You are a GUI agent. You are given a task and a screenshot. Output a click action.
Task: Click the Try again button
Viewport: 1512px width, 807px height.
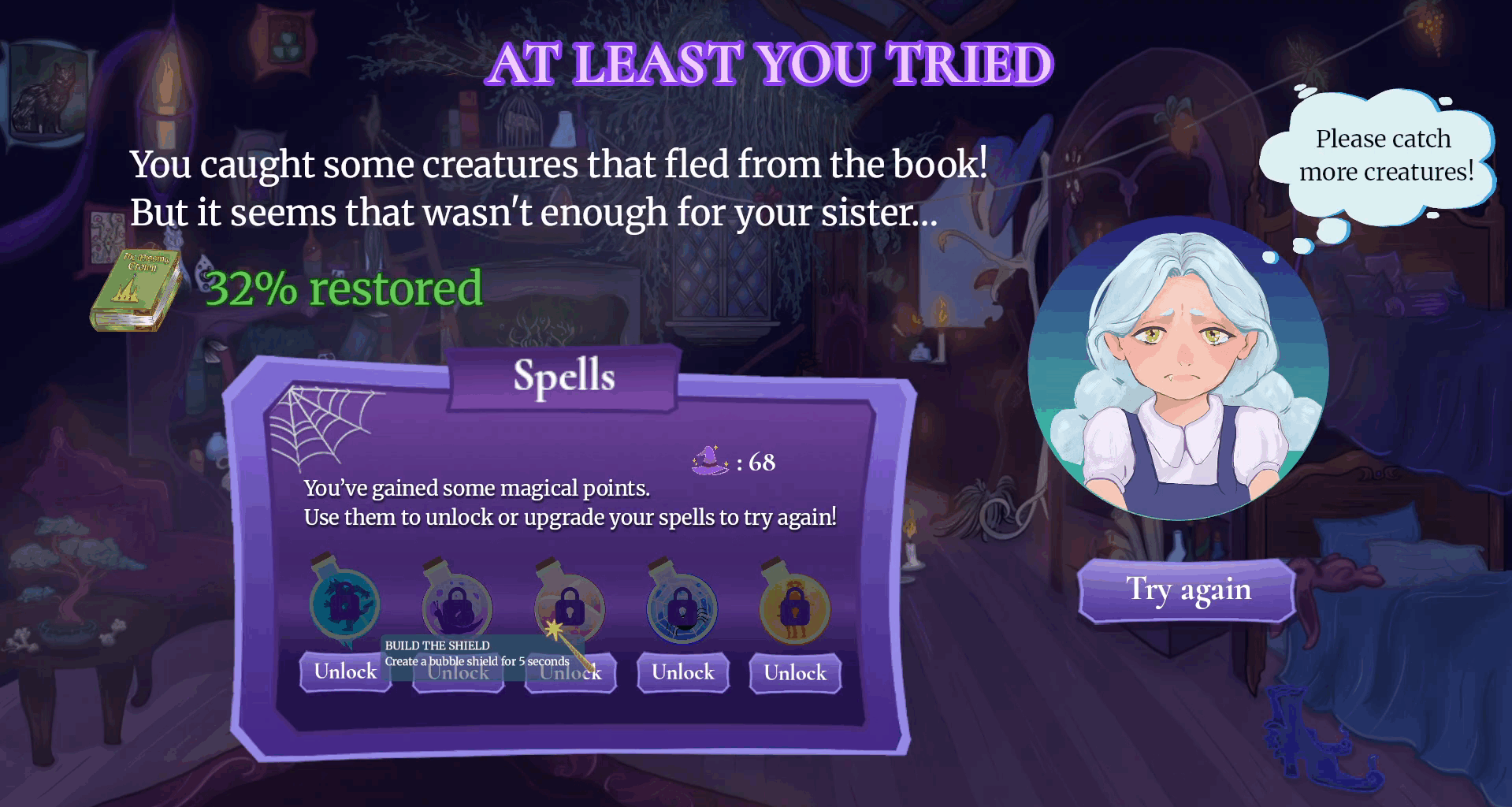click(x=1187, y=590)
